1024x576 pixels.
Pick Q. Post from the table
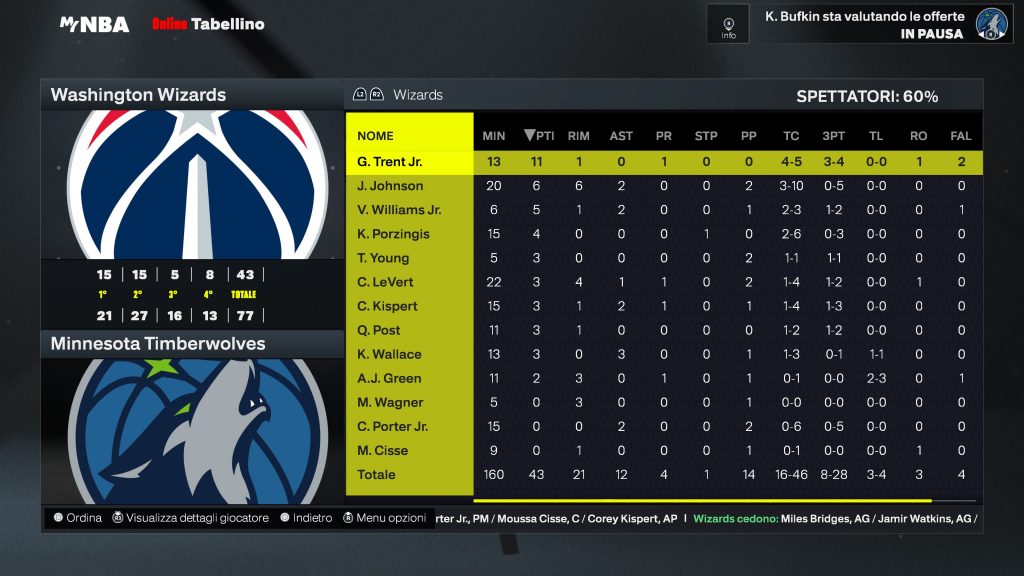tap(378, 330)
